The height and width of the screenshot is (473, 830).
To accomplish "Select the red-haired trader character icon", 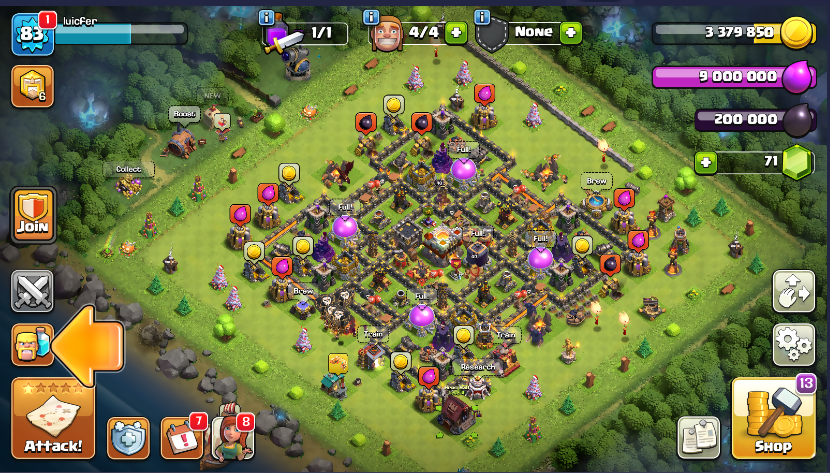I will [231, 437].
